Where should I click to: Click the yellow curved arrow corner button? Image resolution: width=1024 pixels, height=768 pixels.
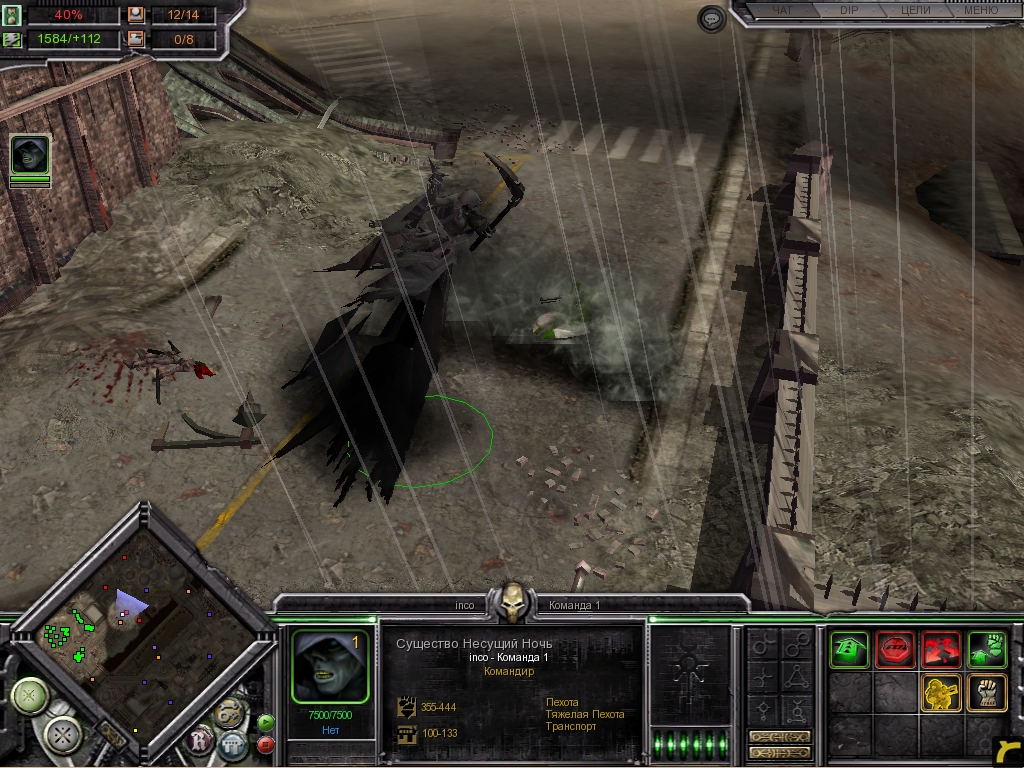1006,751
